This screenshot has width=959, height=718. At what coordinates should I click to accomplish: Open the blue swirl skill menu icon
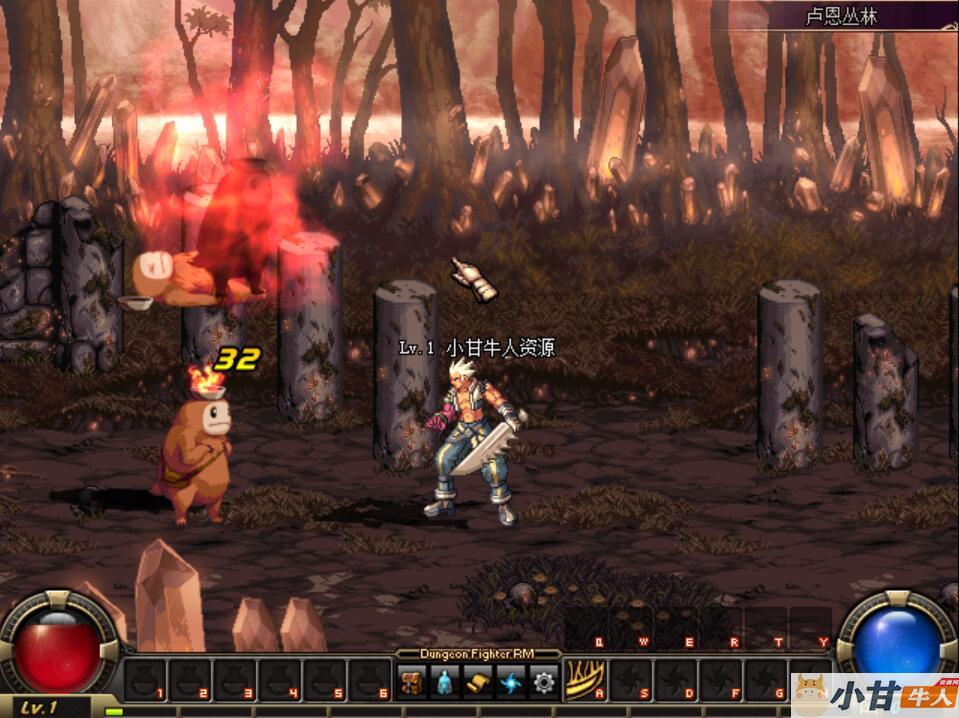tap(510, 682)
